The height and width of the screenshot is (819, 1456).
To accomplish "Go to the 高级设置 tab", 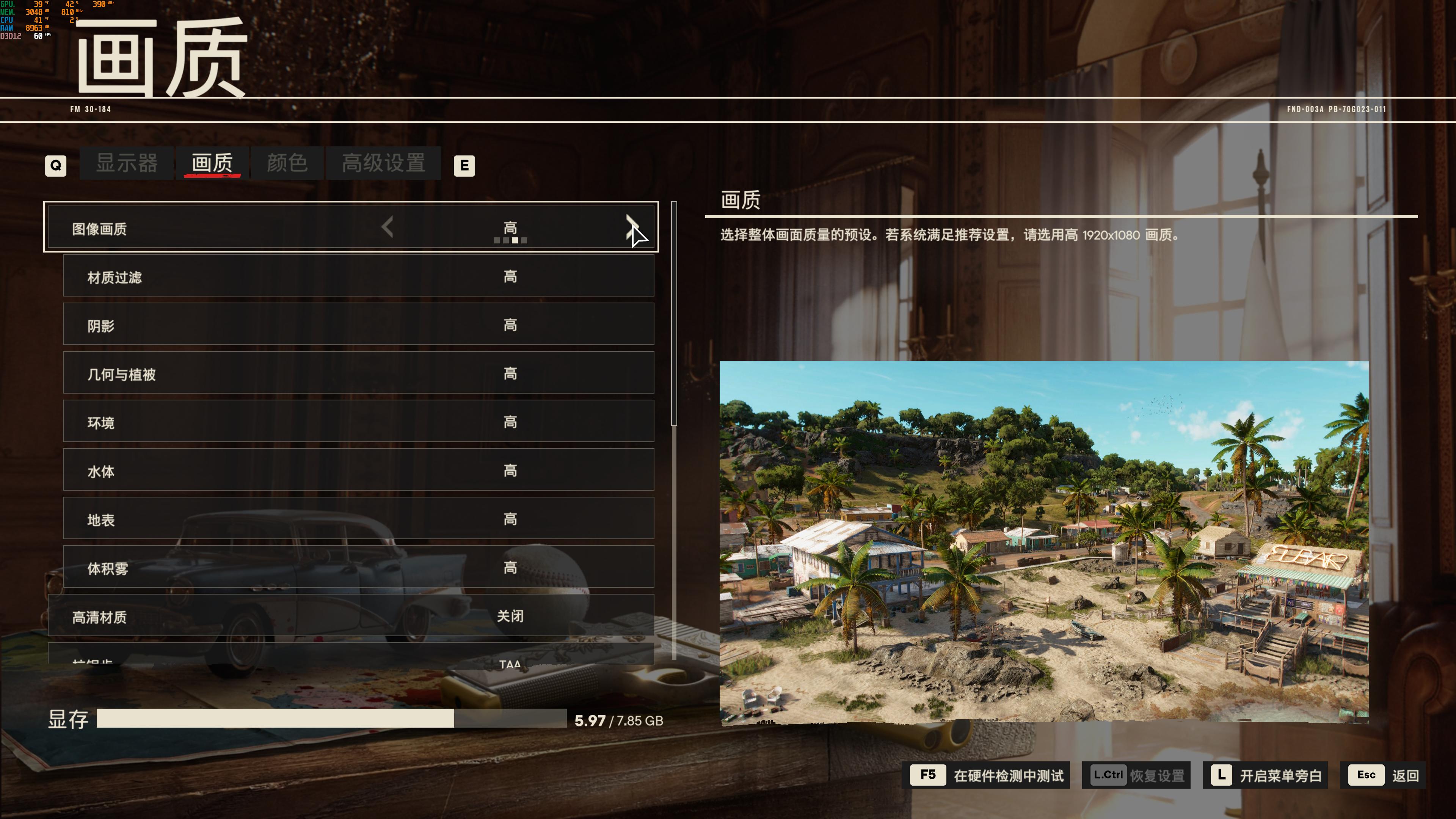I will pyautogui.click(x=383, y=163).
